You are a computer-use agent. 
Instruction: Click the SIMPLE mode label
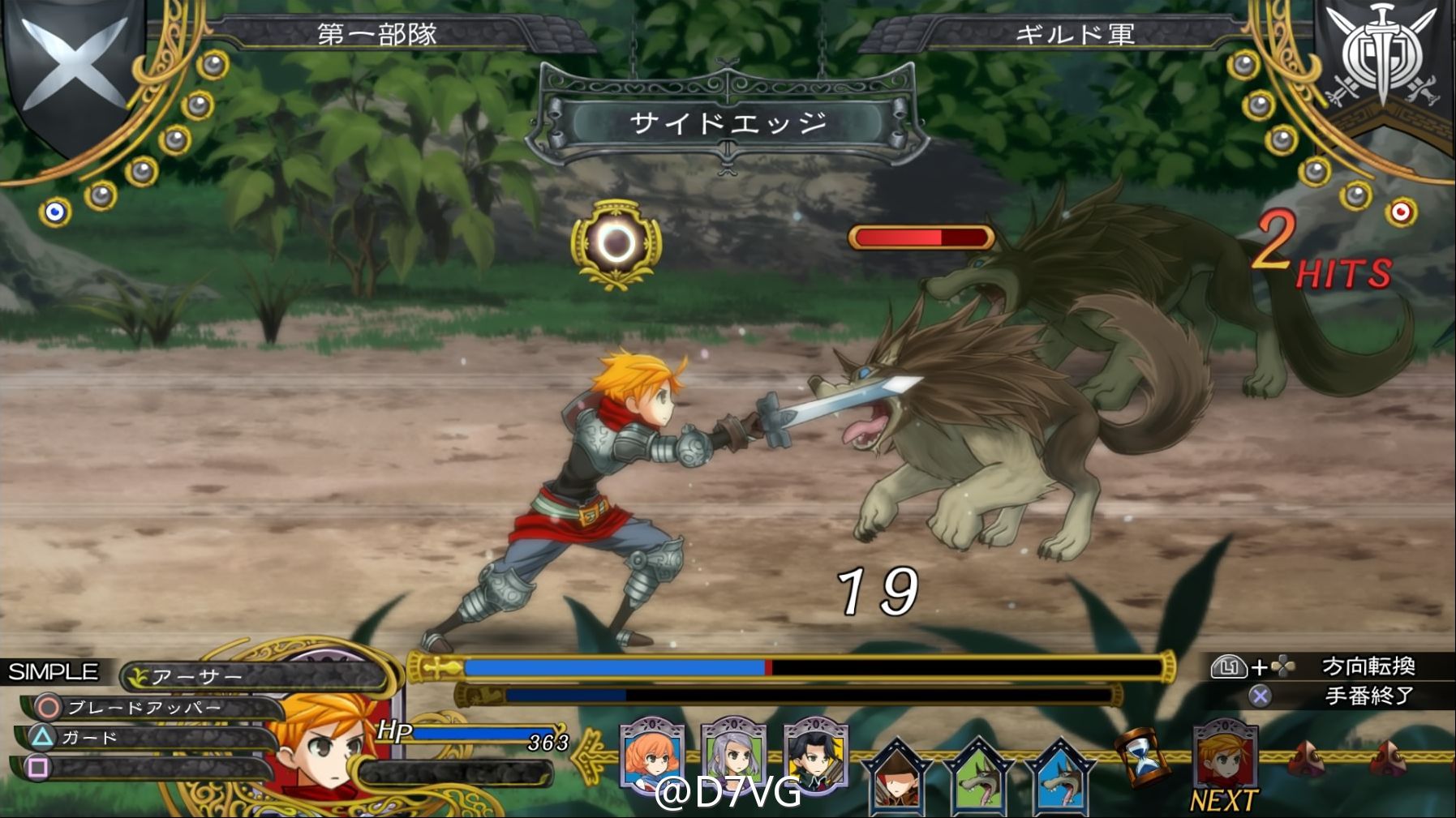(x=54, y=672)
